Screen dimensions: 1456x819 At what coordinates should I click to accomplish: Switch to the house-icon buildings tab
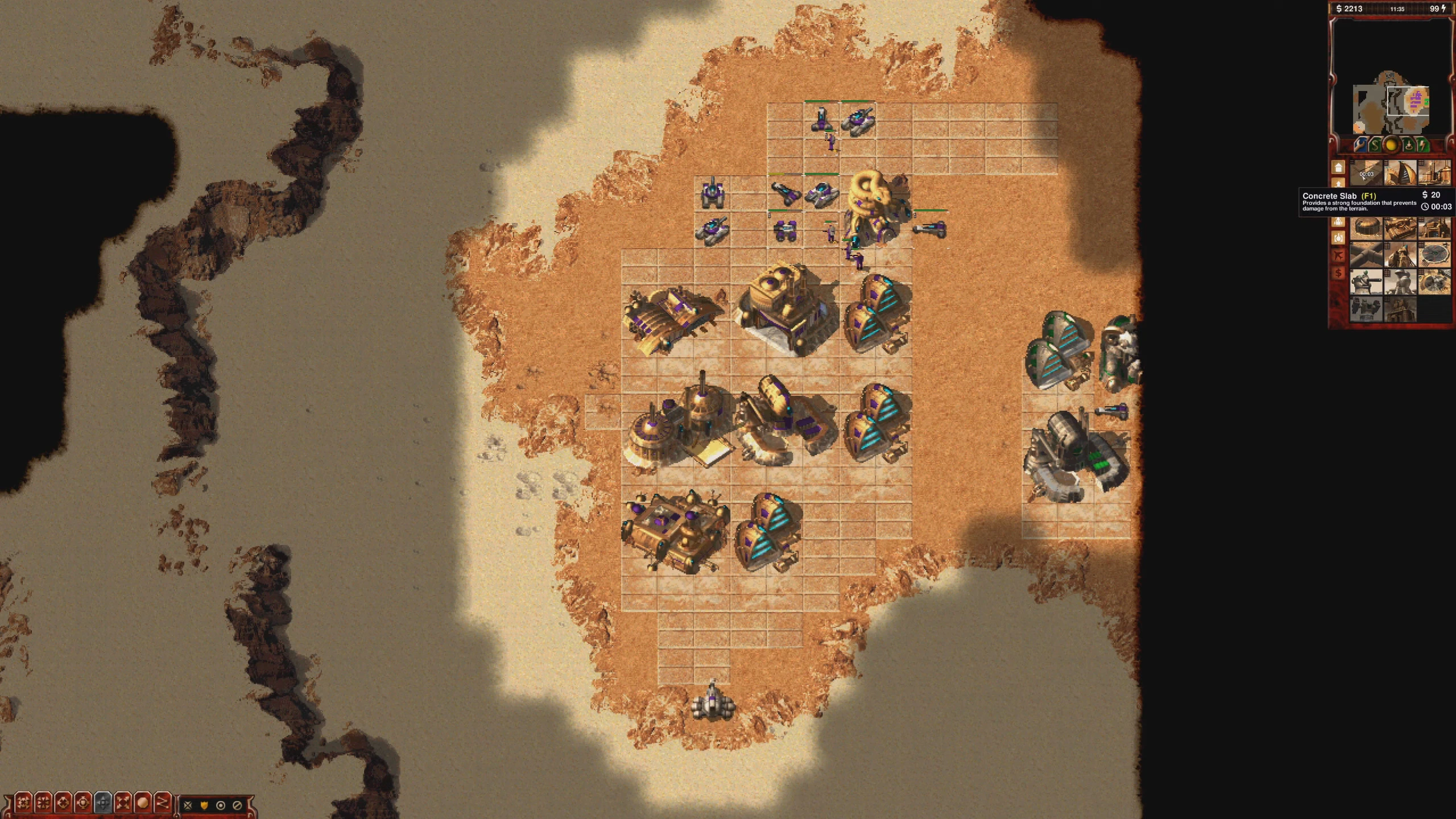[1338, 168]
